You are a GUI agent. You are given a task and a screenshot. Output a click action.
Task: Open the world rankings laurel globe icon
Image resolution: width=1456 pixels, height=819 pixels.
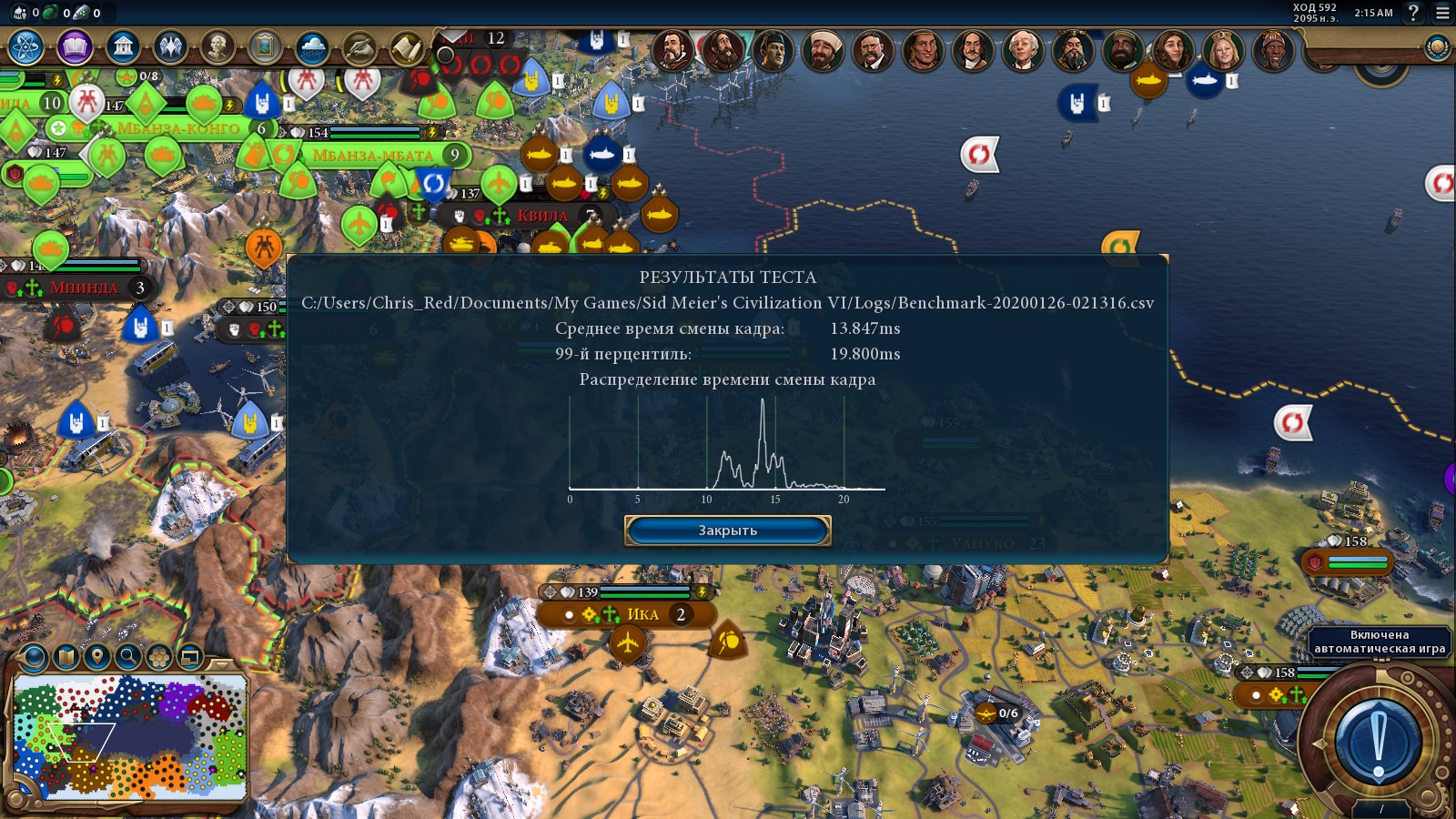click(1437, 47)
